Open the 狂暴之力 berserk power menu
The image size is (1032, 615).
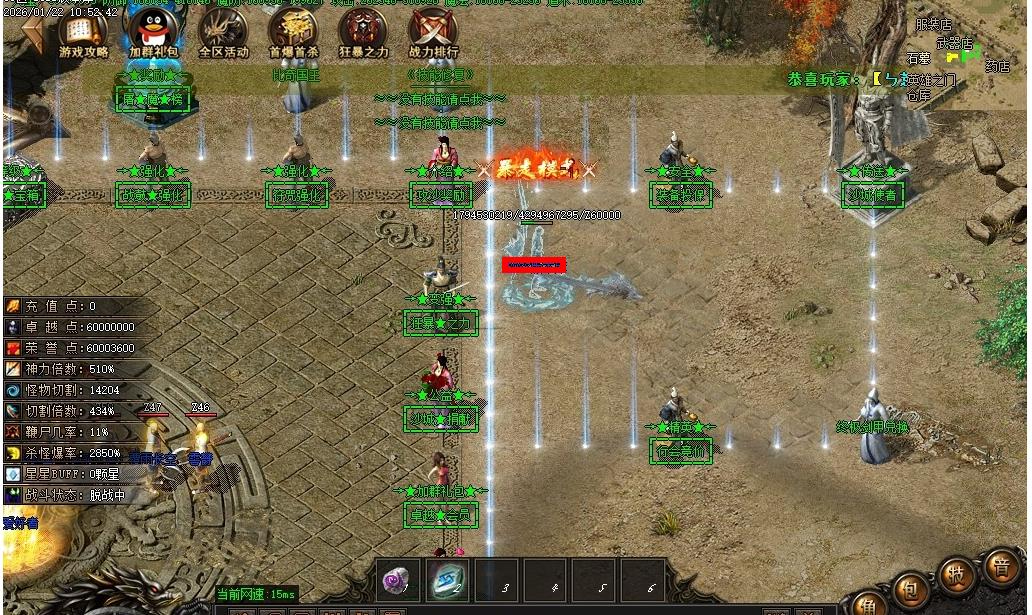tap(362, 33)
